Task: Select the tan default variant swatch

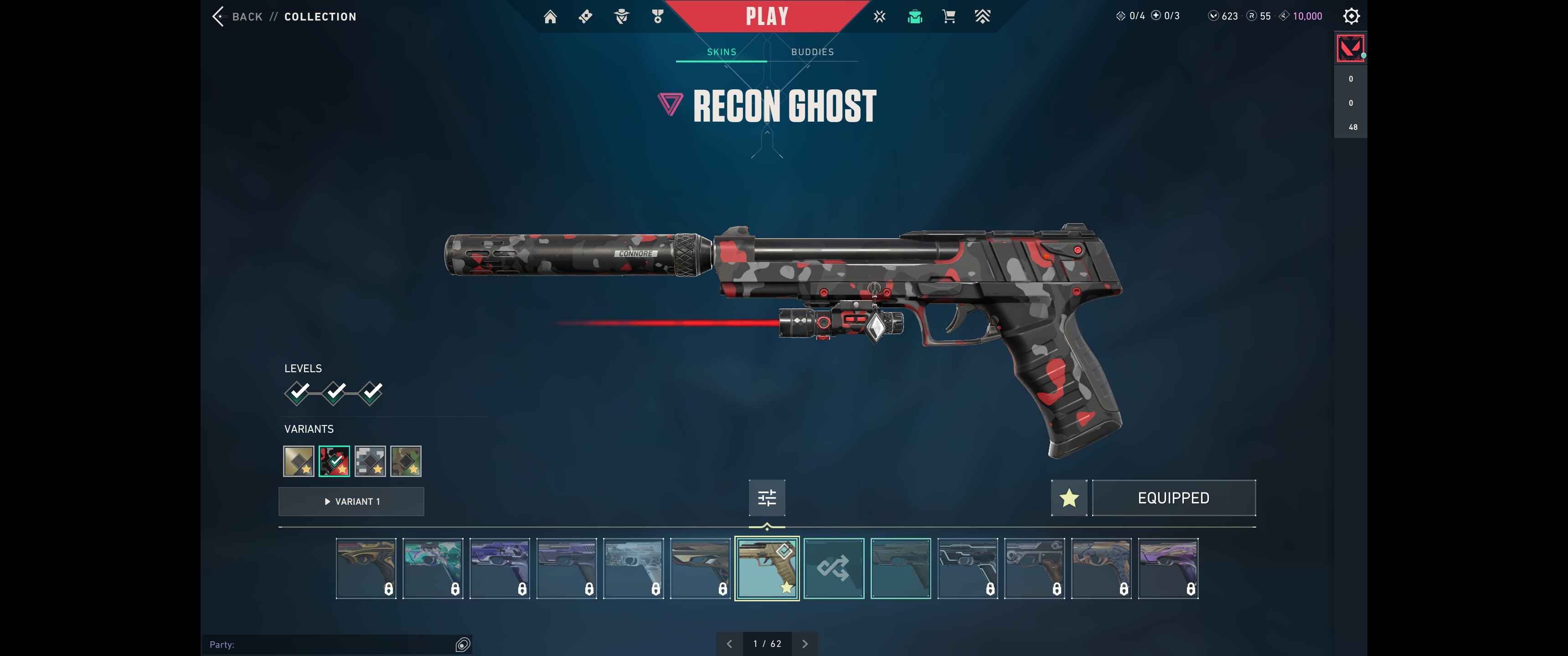Action: pos(299,461)
